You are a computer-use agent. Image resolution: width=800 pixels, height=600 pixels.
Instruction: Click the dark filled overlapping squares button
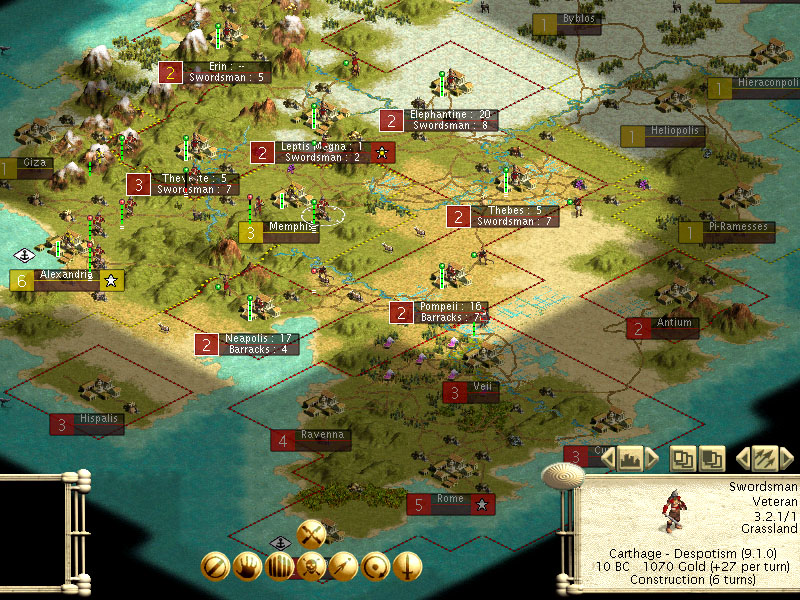tap(712, 458)
